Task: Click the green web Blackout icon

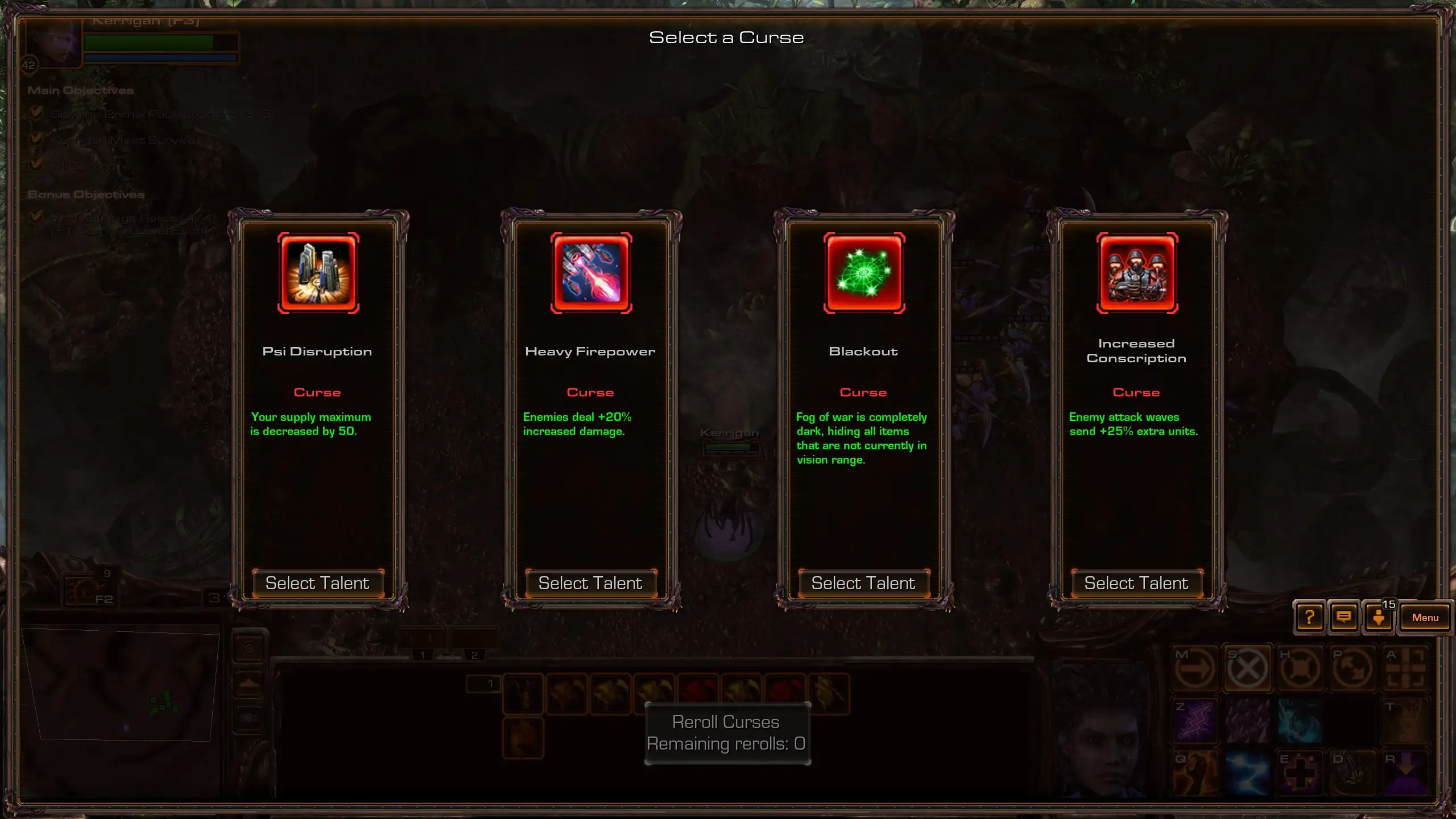Action: (864, 273)
